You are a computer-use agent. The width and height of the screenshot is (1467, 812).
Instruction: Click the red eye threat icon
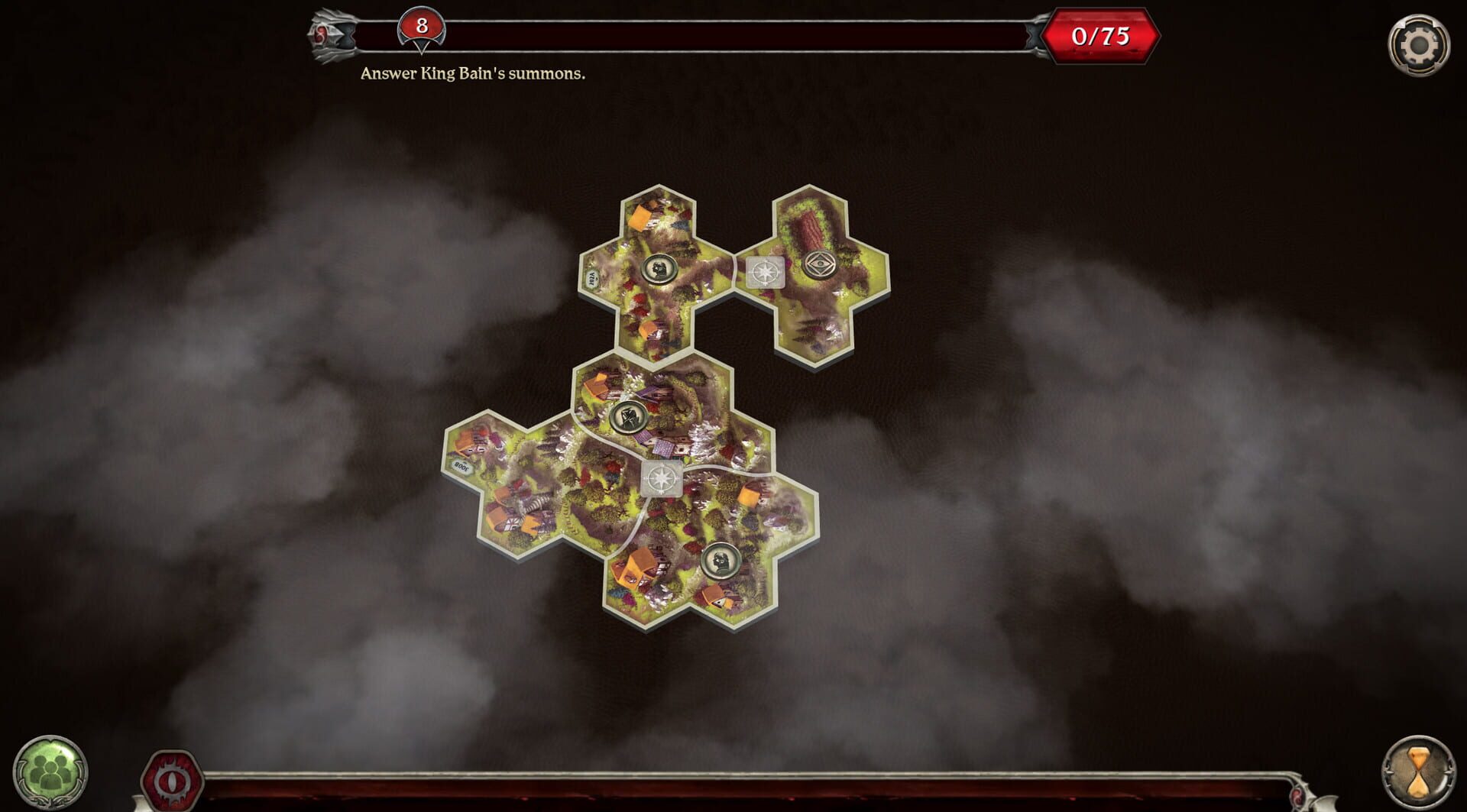click(172, 778)
